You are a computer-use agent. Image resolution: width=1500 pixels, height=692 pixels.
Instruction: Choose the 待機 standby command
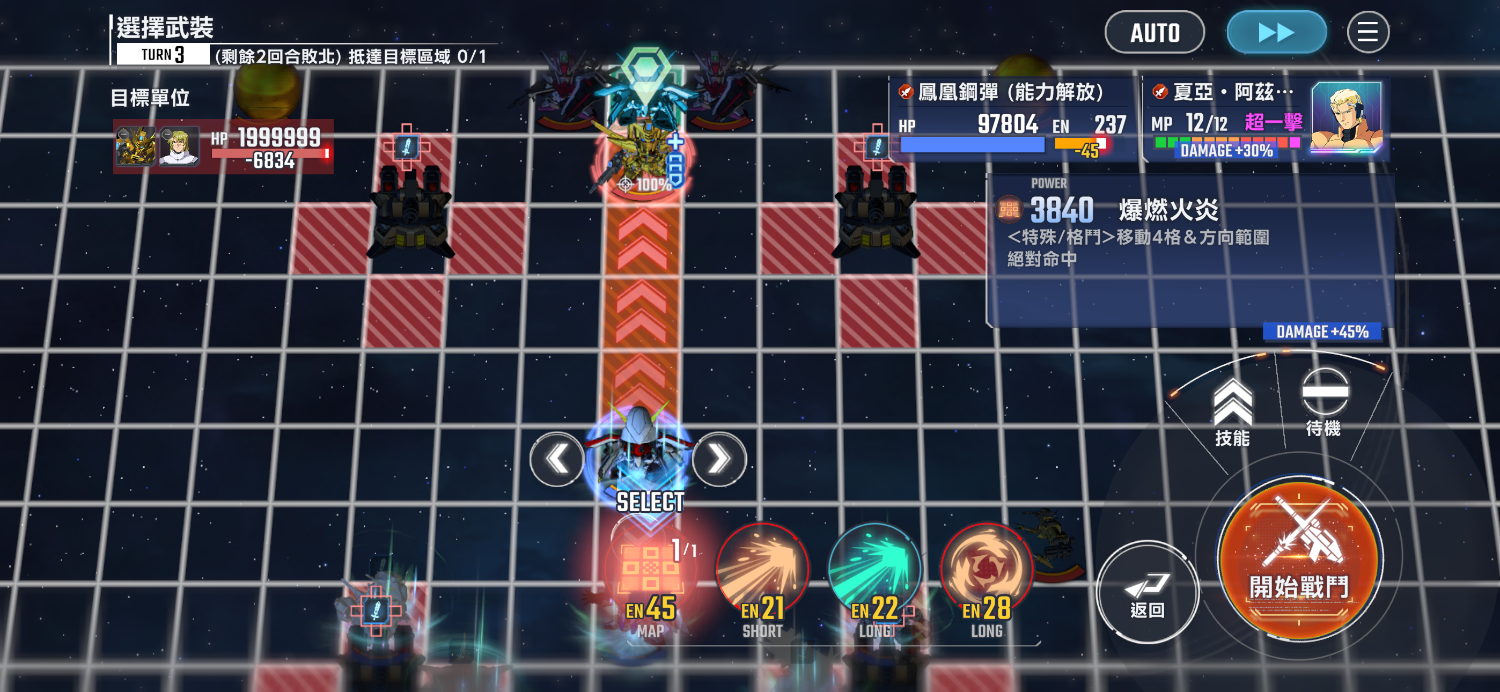[1324, 400]
